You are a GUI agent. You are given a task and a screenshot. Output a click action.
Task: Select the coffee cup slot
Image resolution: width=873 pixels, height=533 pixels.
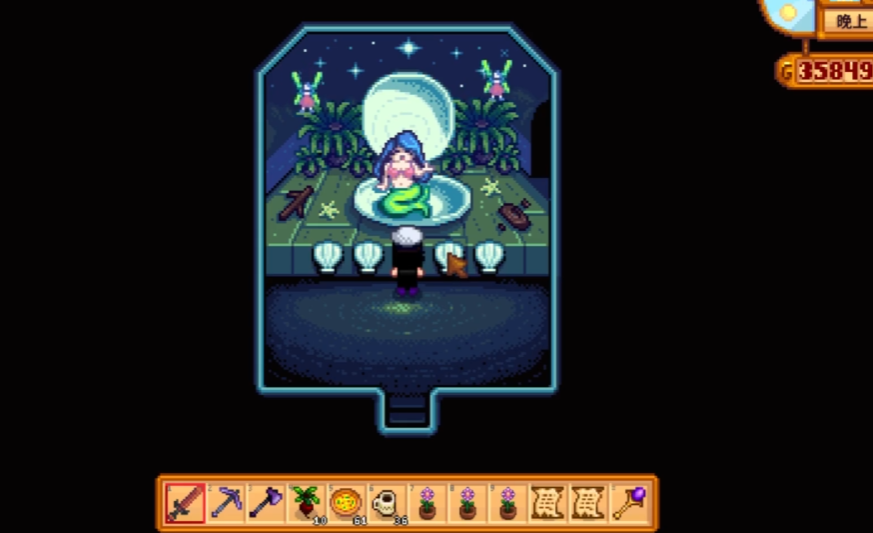386,502
